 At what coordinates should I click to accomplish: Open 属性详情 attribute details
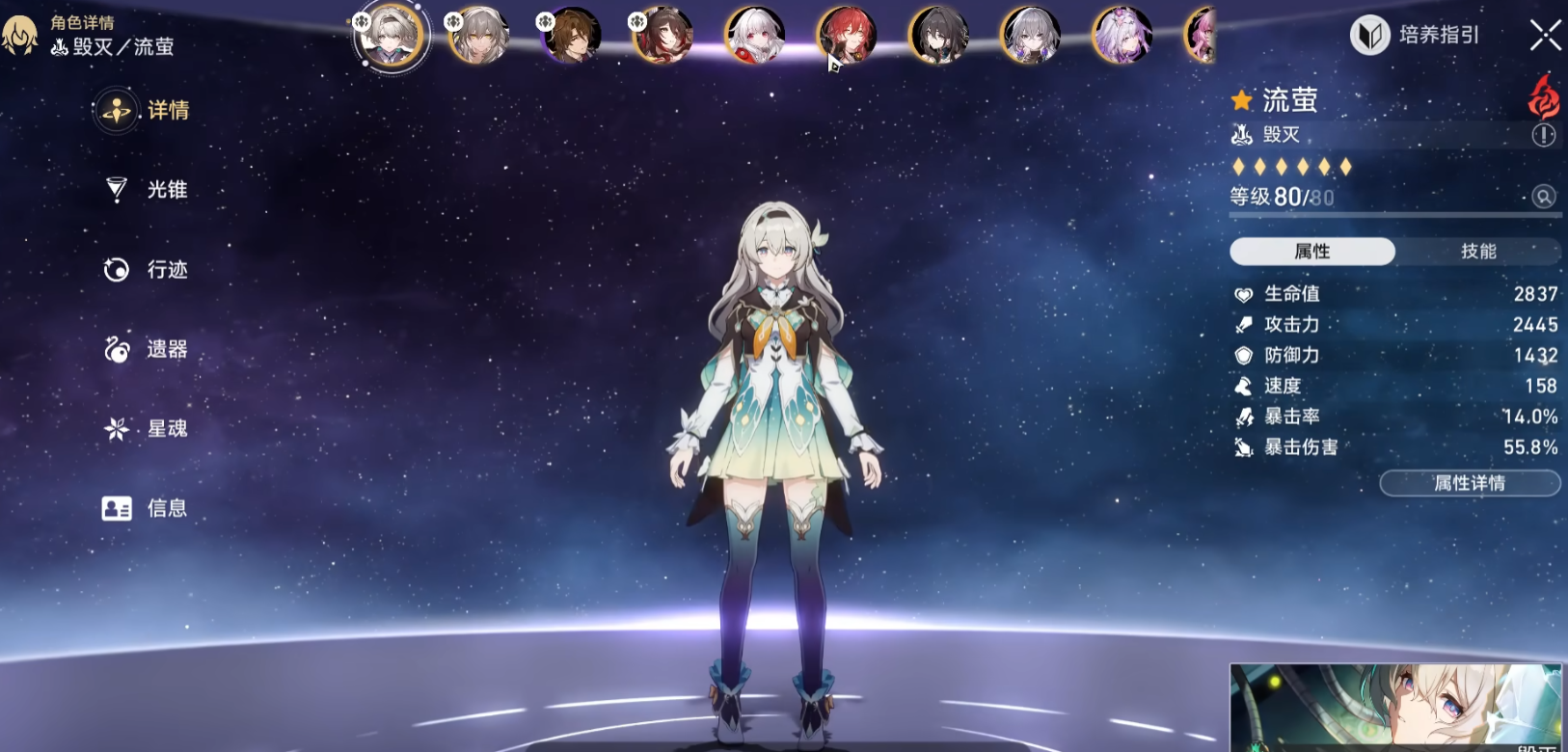tap(1469, 483)
